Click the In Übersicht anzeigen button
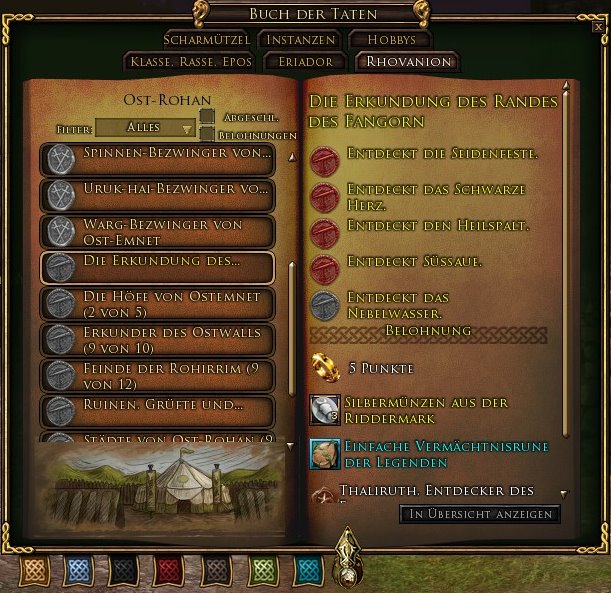Viewport: 611px width, 593px height. point(480,514)
